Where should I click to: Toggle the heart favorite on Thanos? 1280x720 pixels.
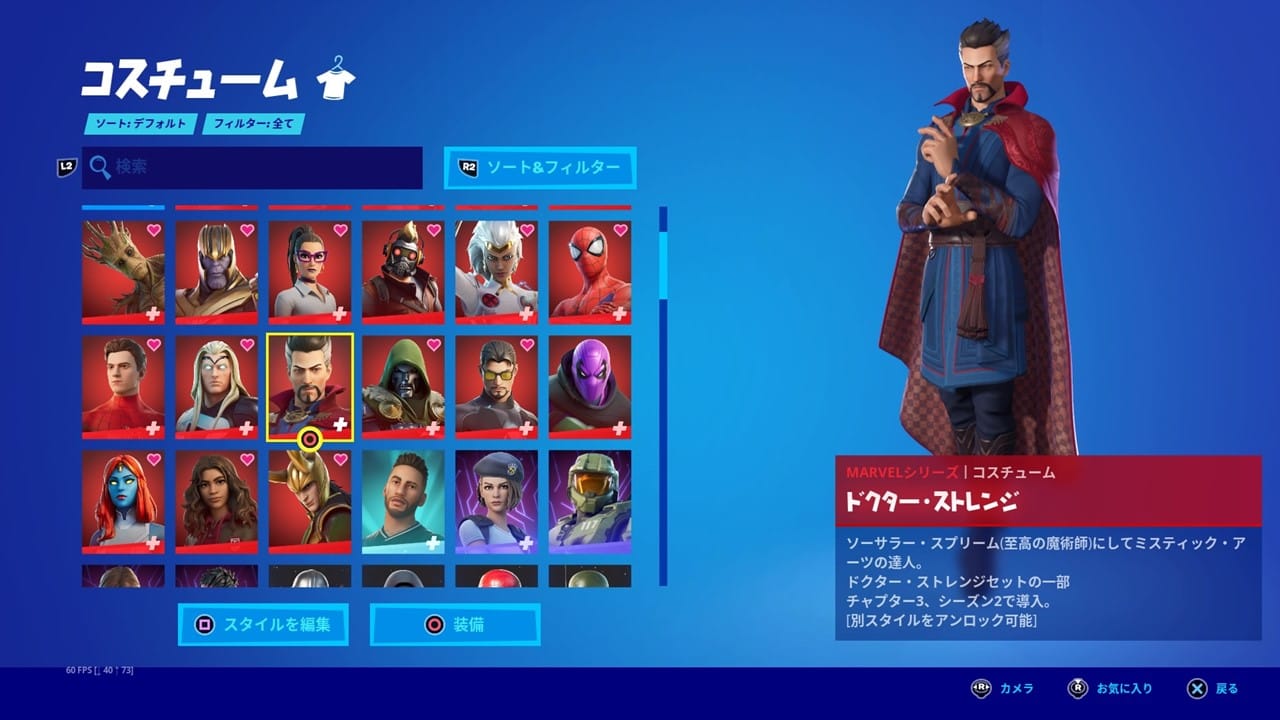point(244,232)
